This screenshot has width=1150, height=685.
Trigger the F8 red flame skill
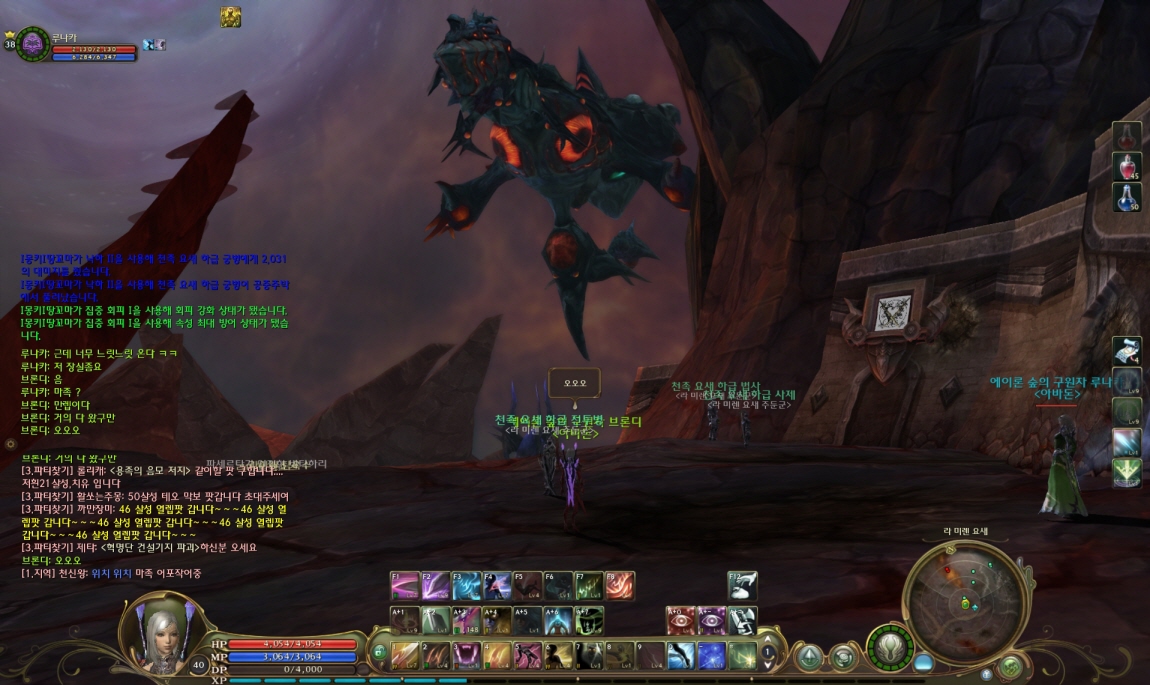(x=619, y=585)
